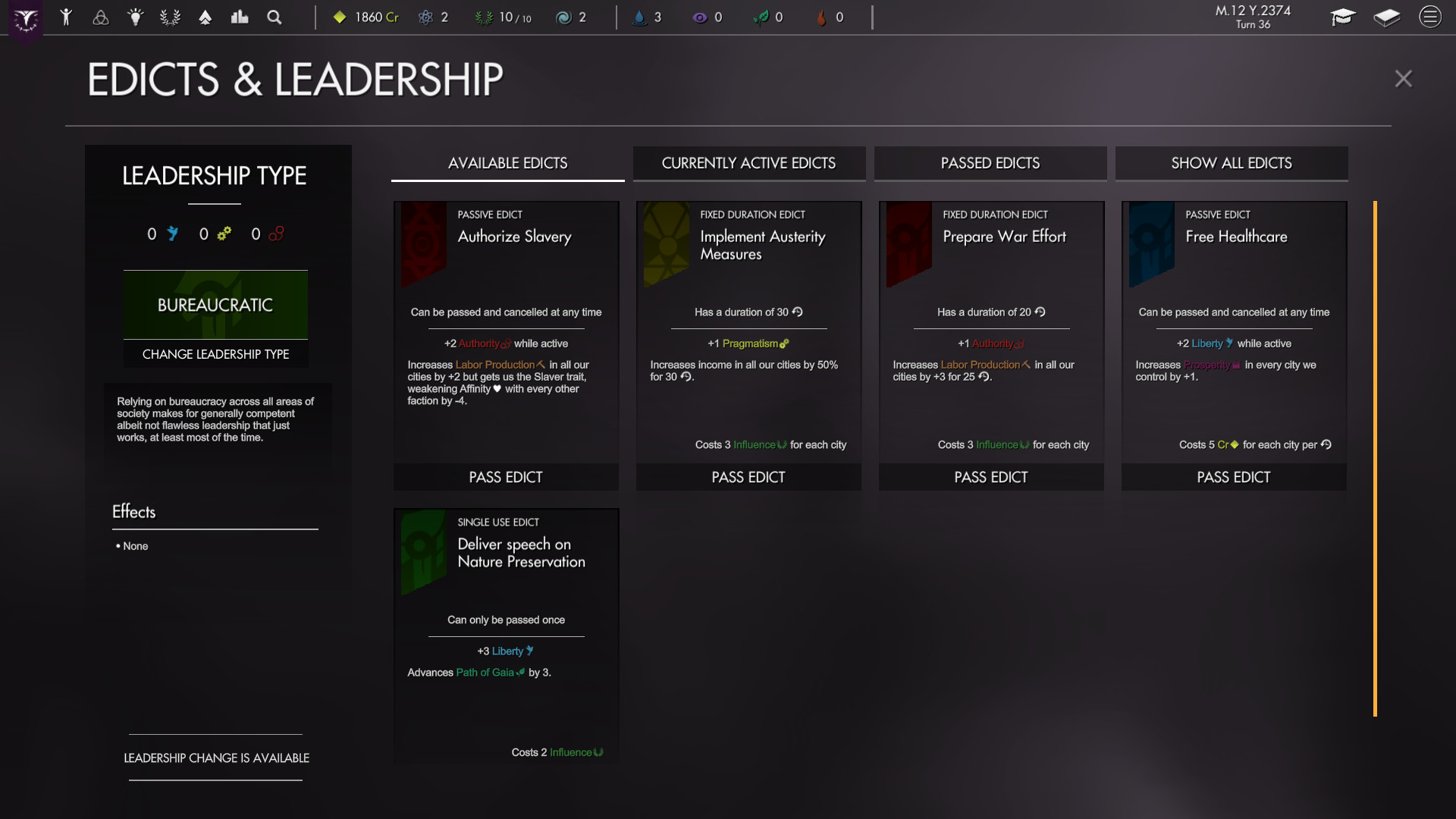Click the Bureaucratic leadership banner

pos(215,304)
